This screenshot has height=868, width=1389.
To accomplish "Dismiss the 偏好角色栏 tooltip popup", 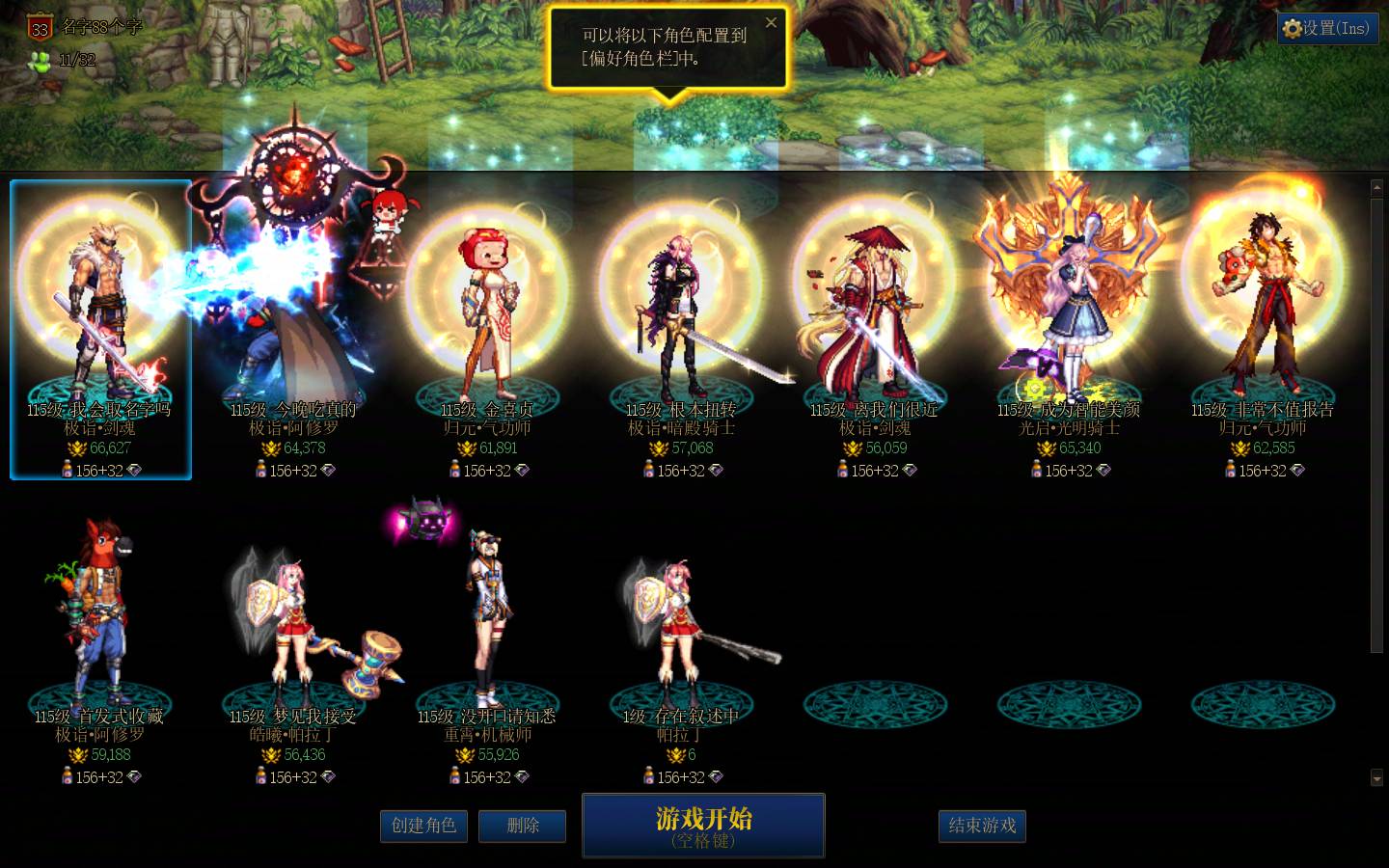I will [x=771, y=22].
